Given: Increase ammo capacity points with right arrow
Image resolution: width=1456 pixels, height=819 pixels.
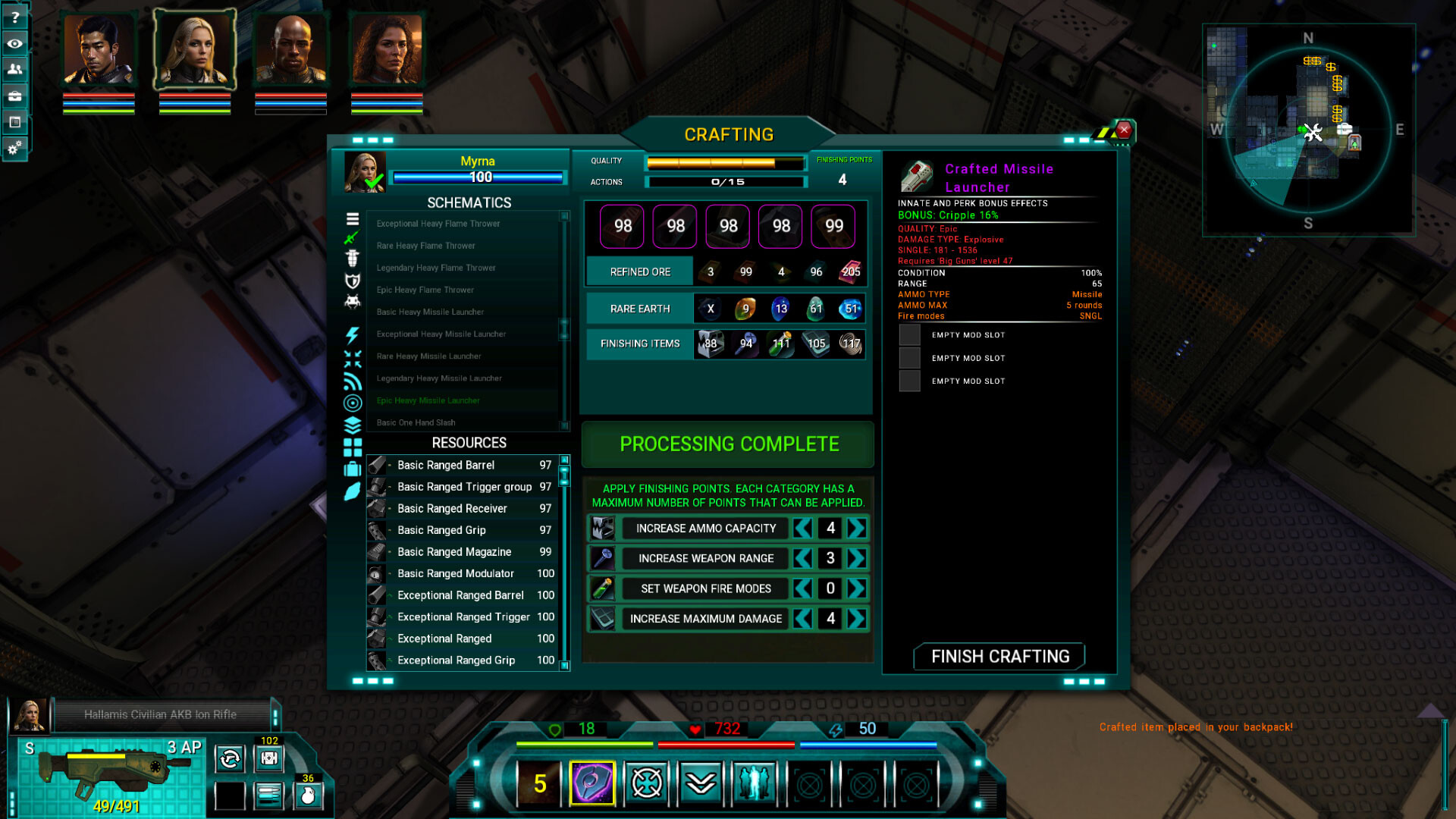Looking at the screenshot, I should [x=857, y=529].
